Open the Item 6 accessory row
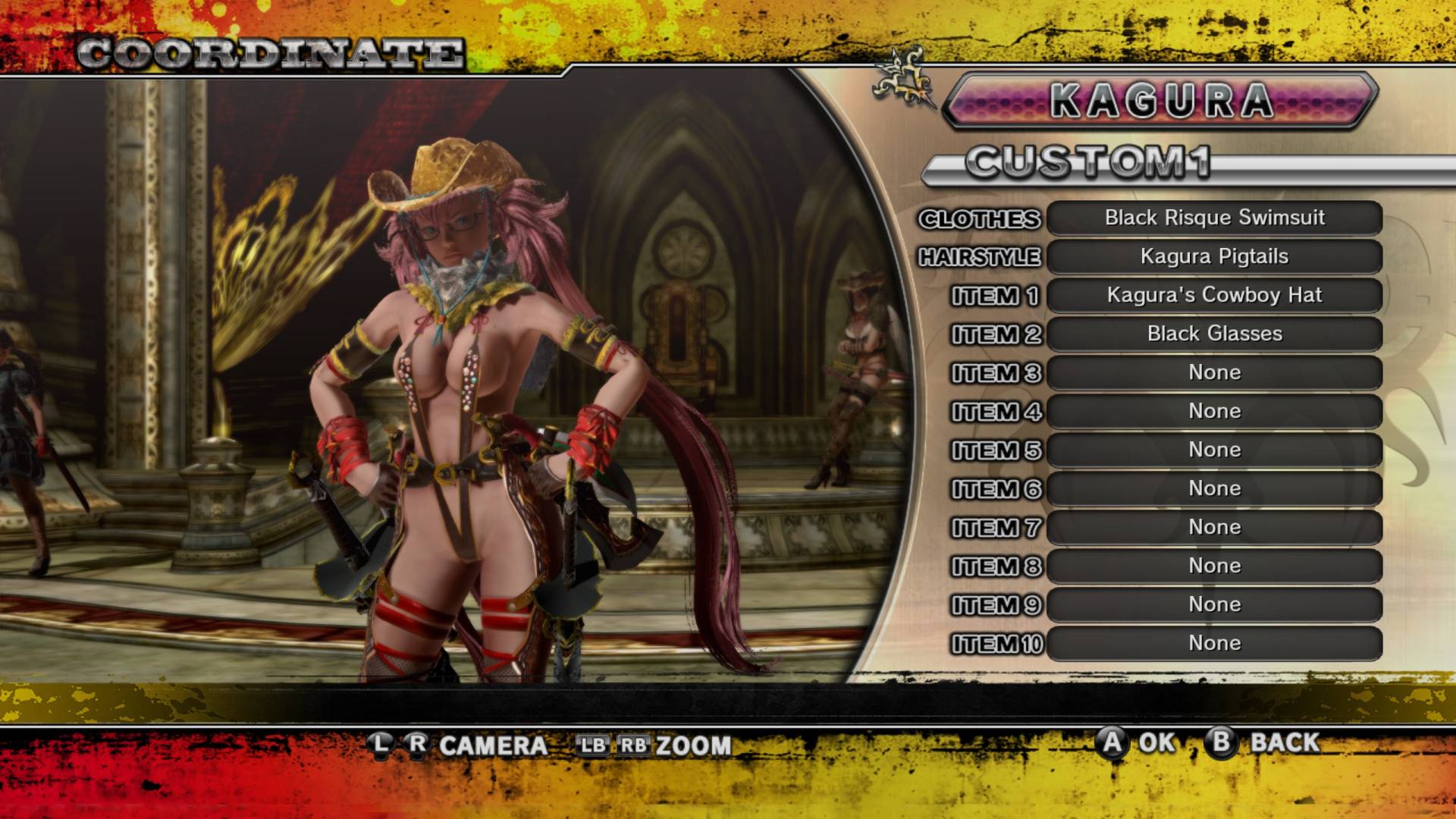This screenshot has width=1456, height=819. point(1214,489)
